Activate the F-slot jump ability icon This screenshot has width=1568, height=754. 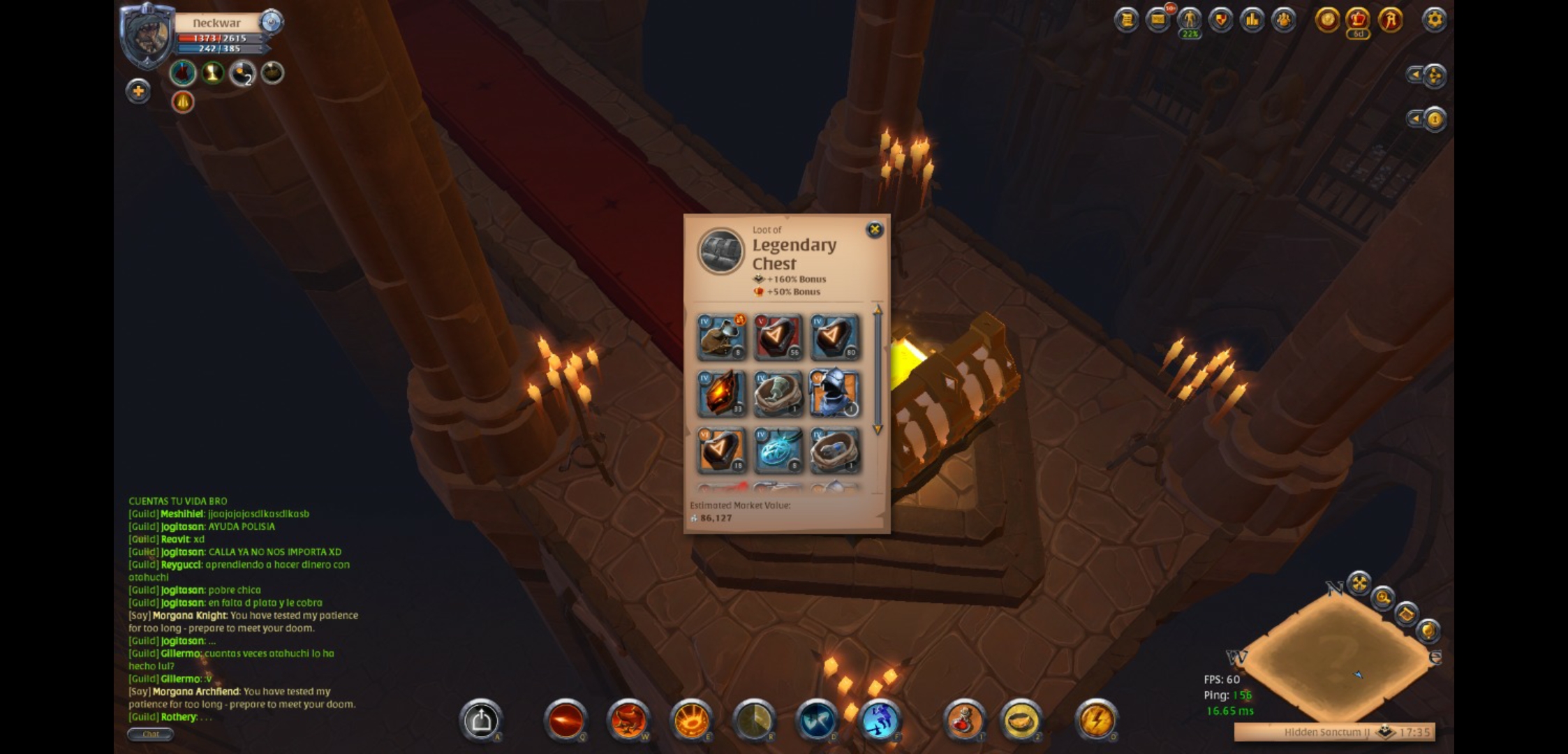pyautogui.click(x=878, y=720)
